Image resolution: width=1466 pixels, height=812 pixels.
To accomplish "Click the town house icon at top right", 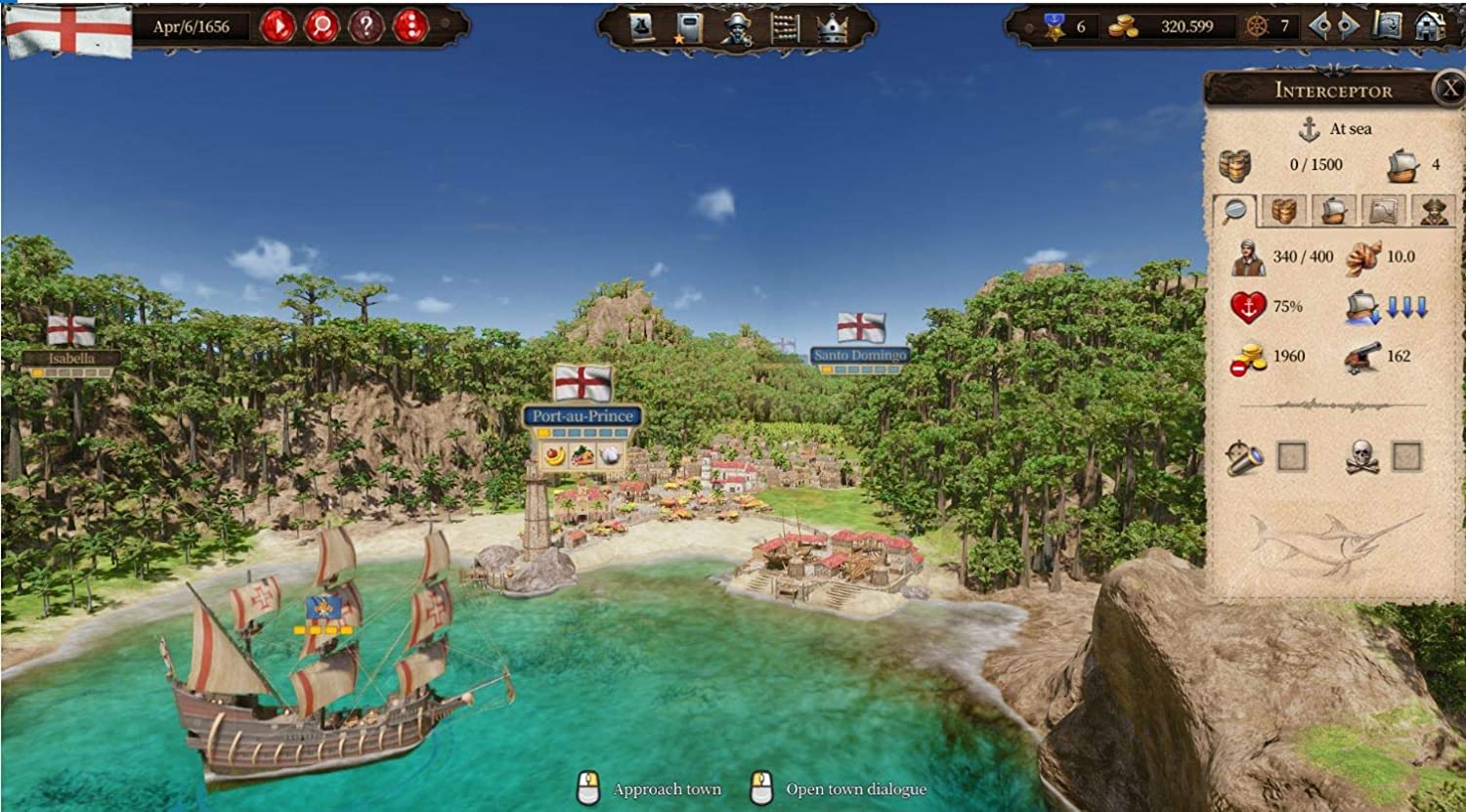I will [1430, 26].
